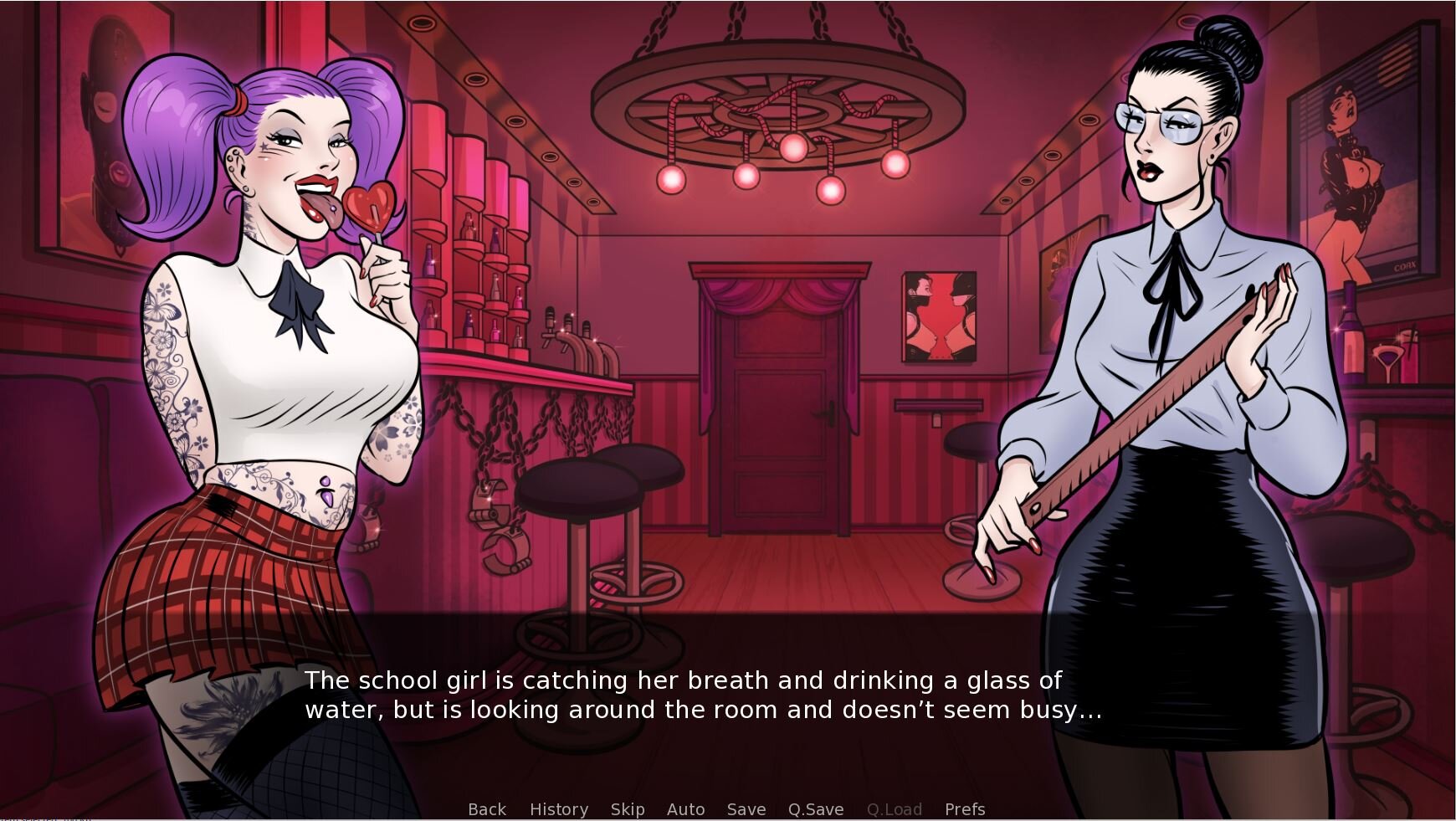
Task: Turn on Auto advance
Action: 685,809
